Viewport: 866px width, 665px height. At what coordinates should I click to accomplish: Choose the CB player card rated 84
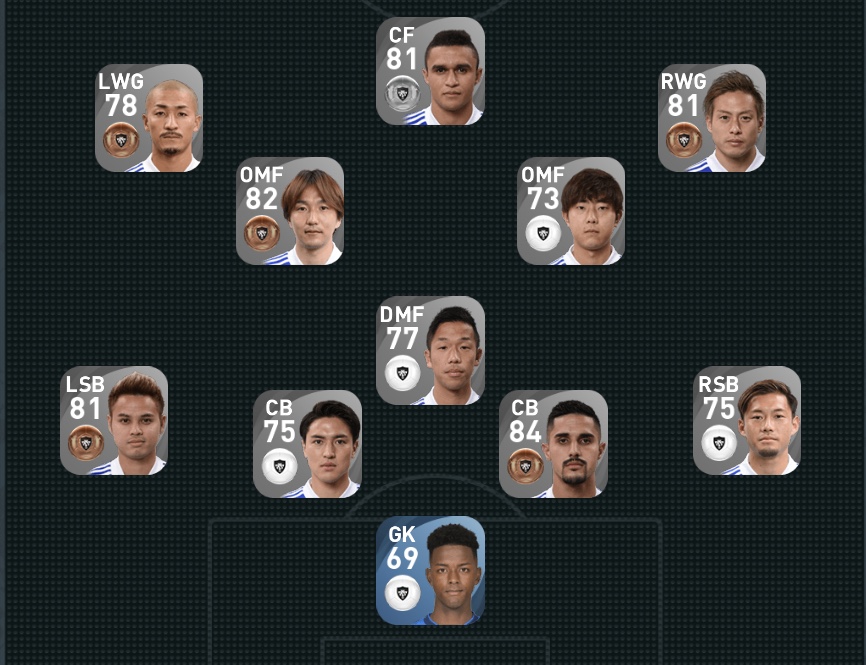coord(553,444)
